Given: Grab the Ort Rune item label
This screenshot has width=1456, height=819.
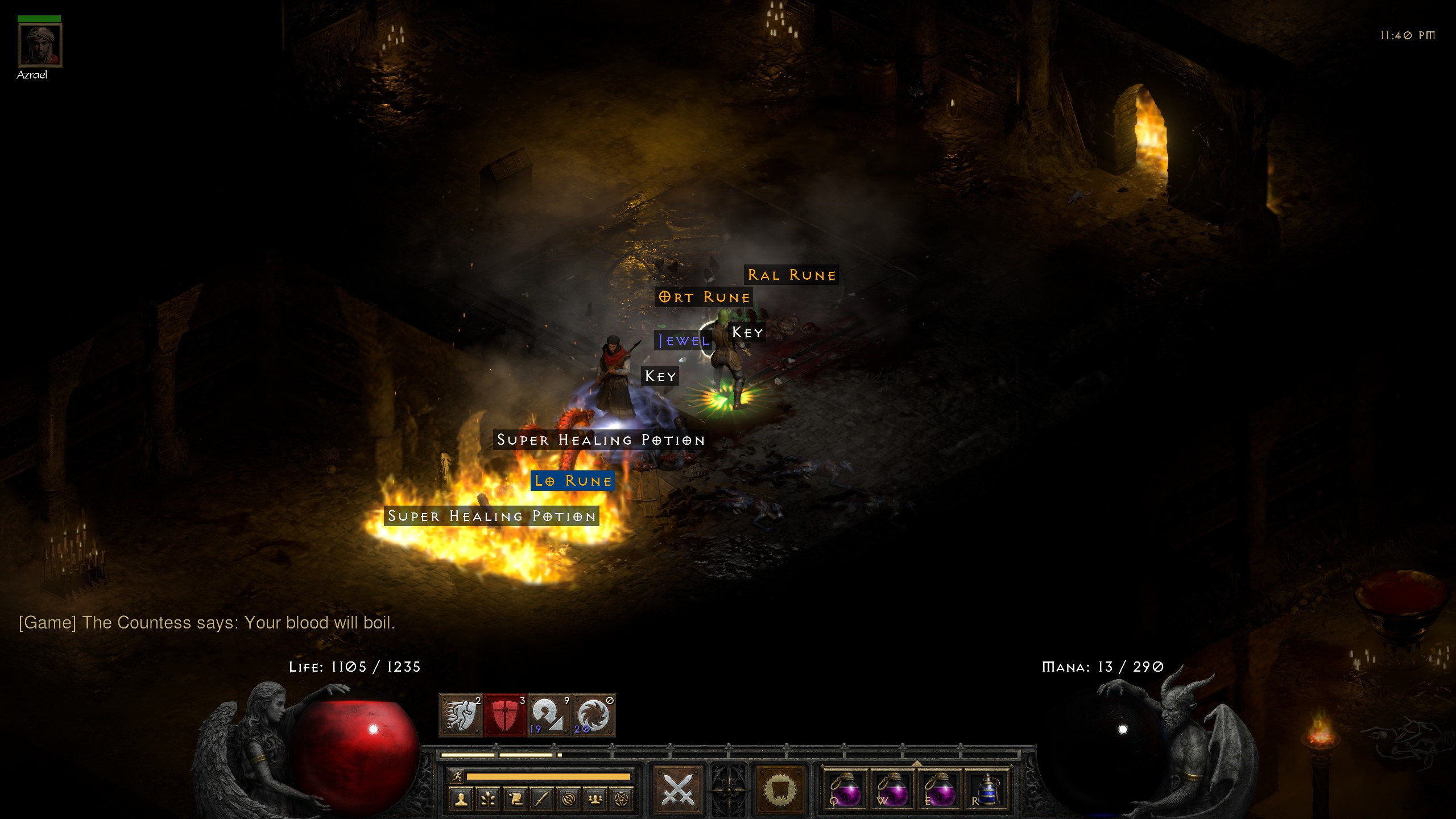Looking at the screenshot, I should tap(704, 297).
